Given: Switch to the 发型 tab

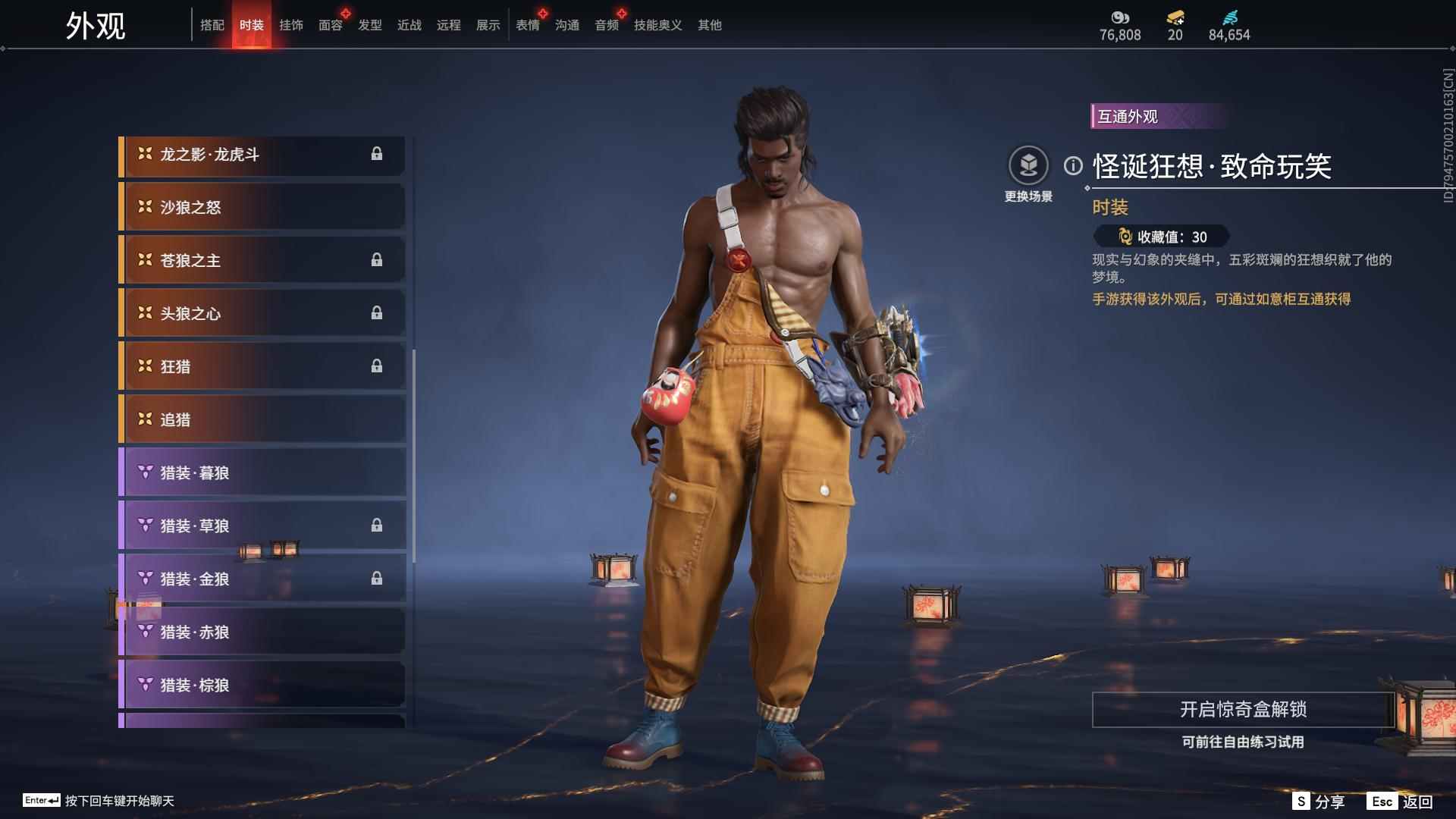Looking at the screenshot, I should point(370,25).
